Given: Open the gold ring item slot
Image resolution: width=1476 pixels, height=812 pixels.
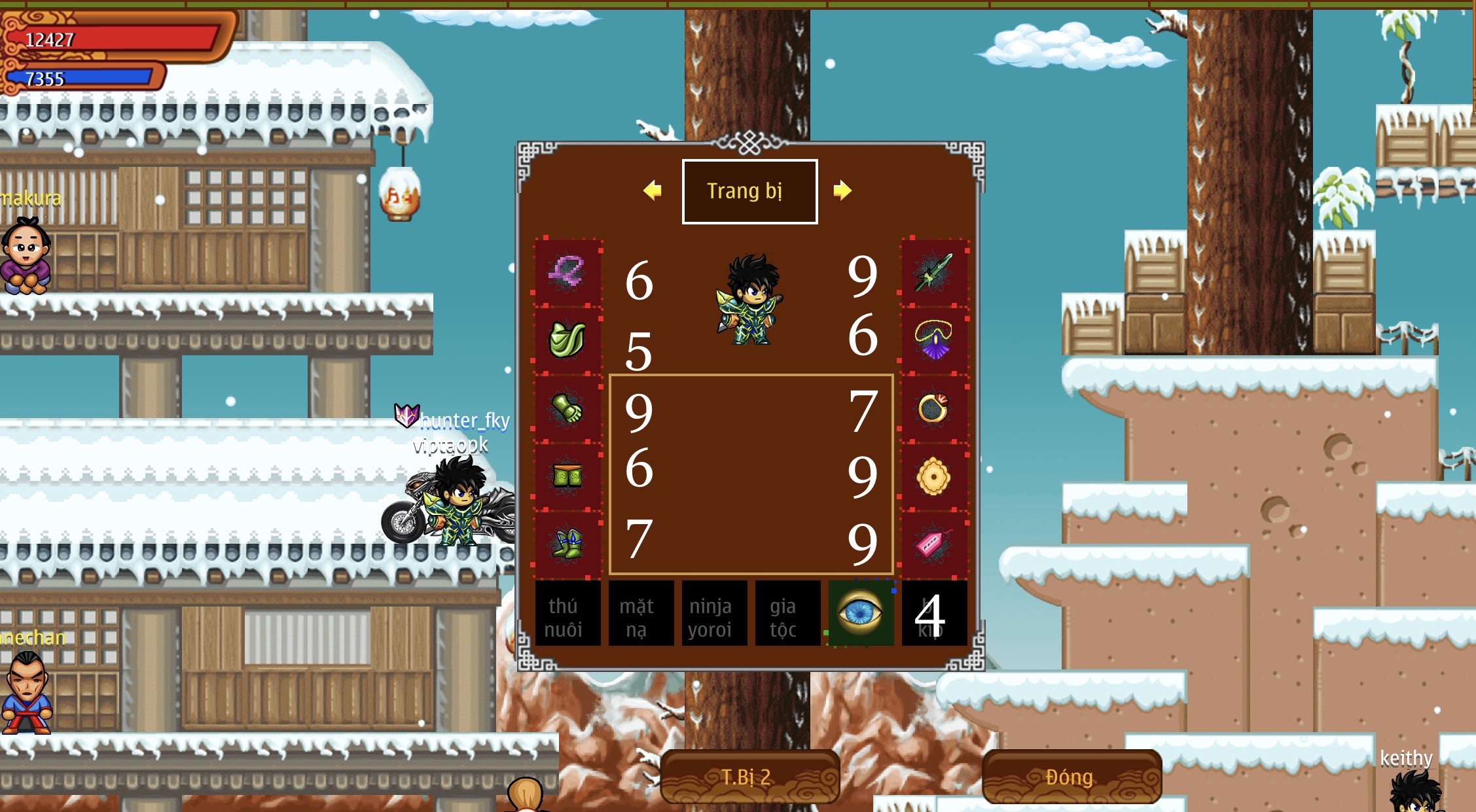Looking at the screenshot, I should [x=935, y=408].
